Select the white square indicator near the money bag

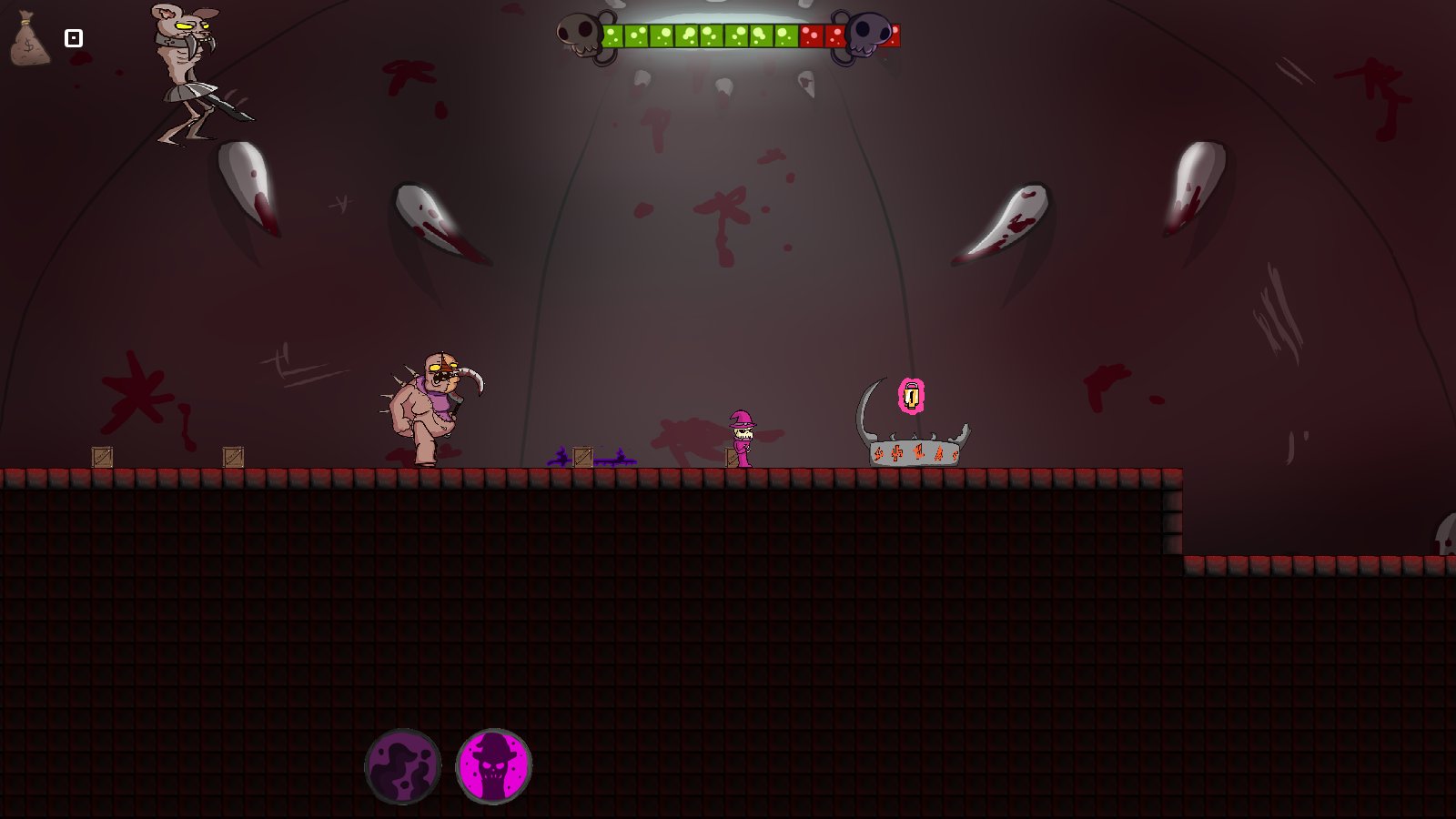click(73, 37)
